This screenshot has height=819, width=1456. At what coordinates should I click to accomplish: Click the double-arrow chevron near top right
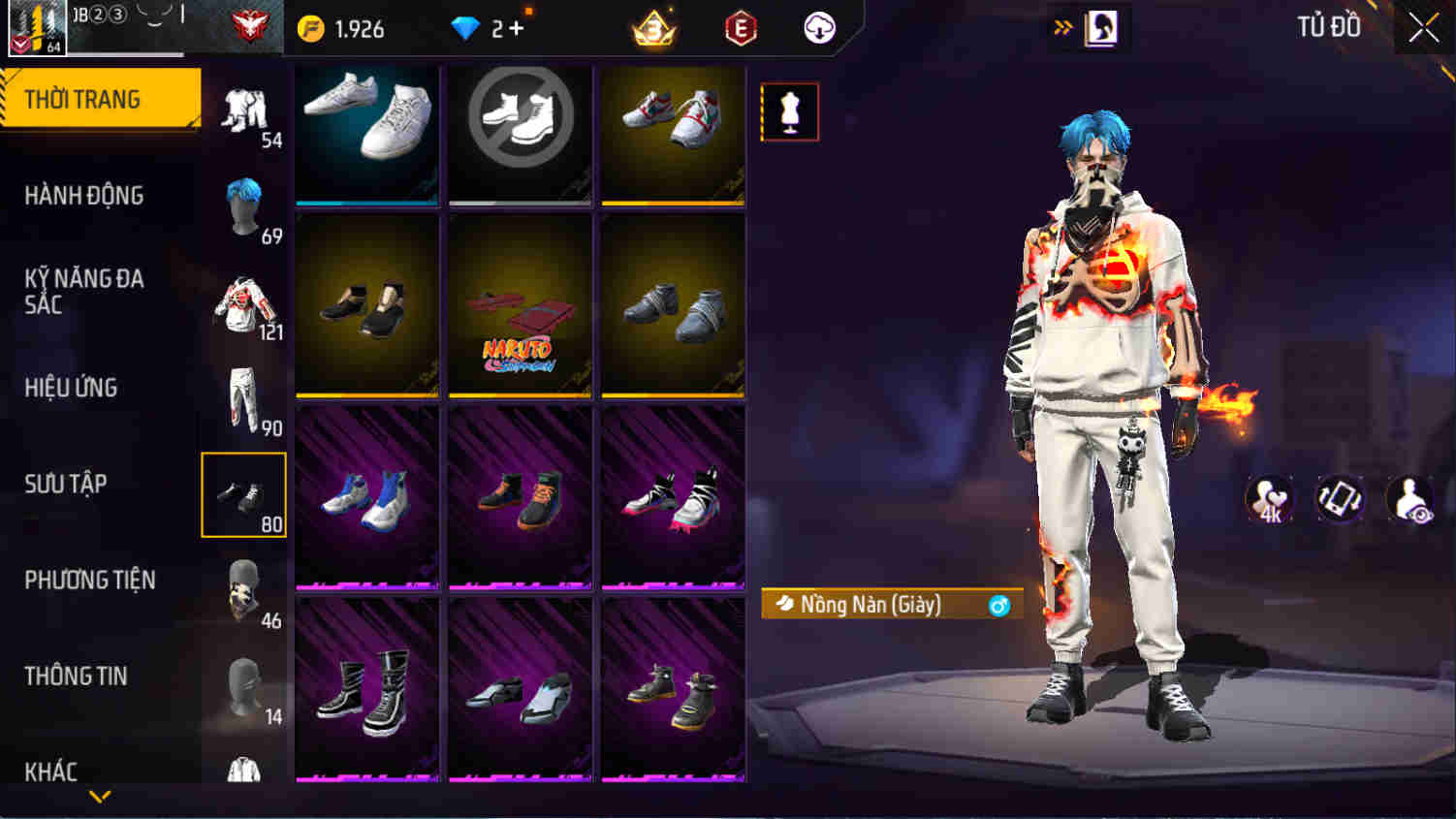[1061, 27]
